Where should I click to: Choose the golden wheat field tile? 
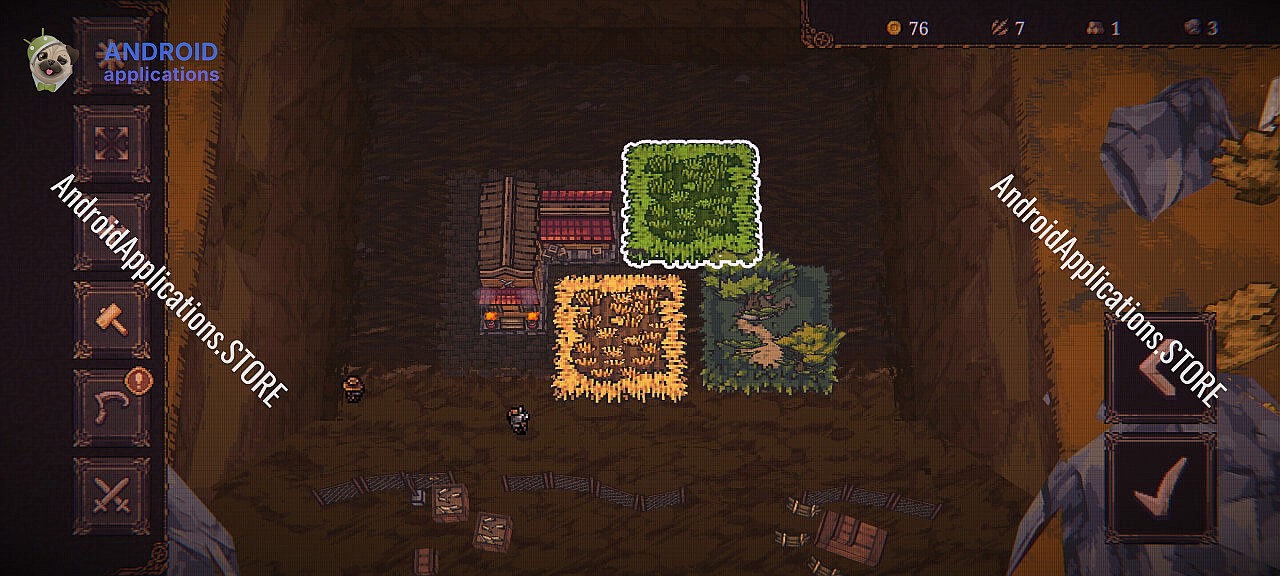tap(620, 337)
